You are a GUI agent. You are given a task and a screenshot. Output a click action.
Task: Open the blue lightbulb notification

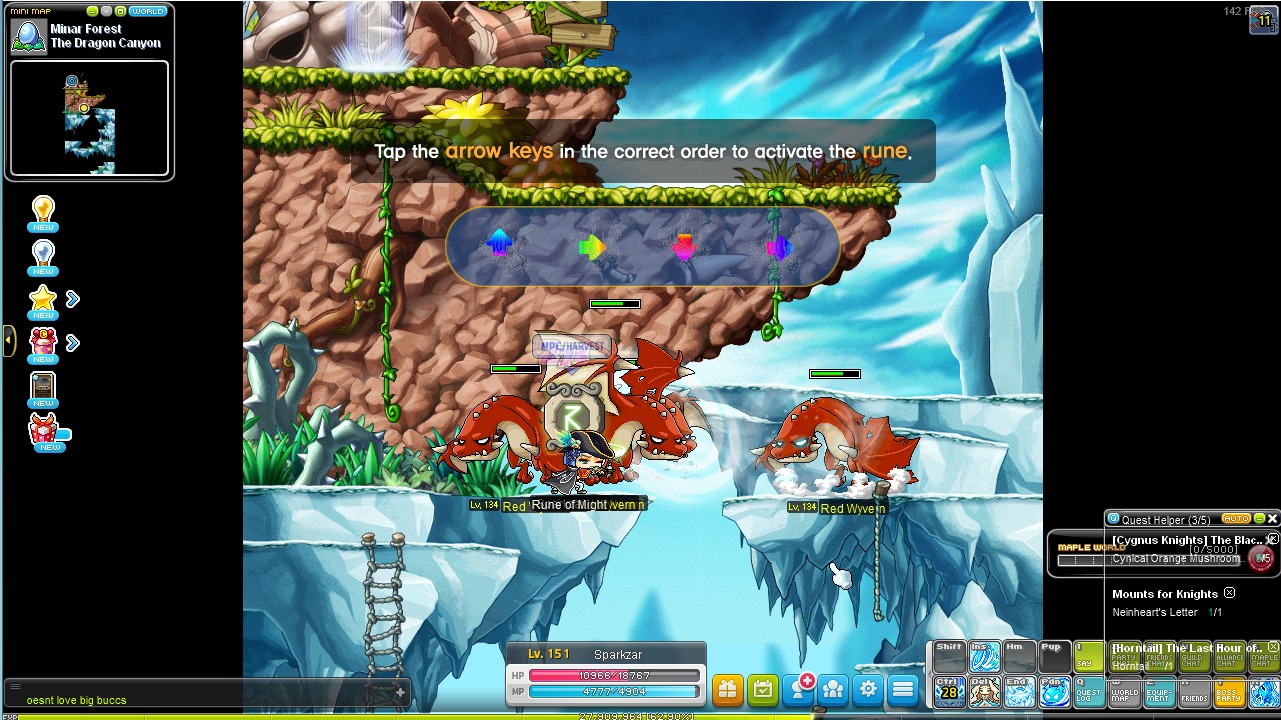click(x=43, y=257)
